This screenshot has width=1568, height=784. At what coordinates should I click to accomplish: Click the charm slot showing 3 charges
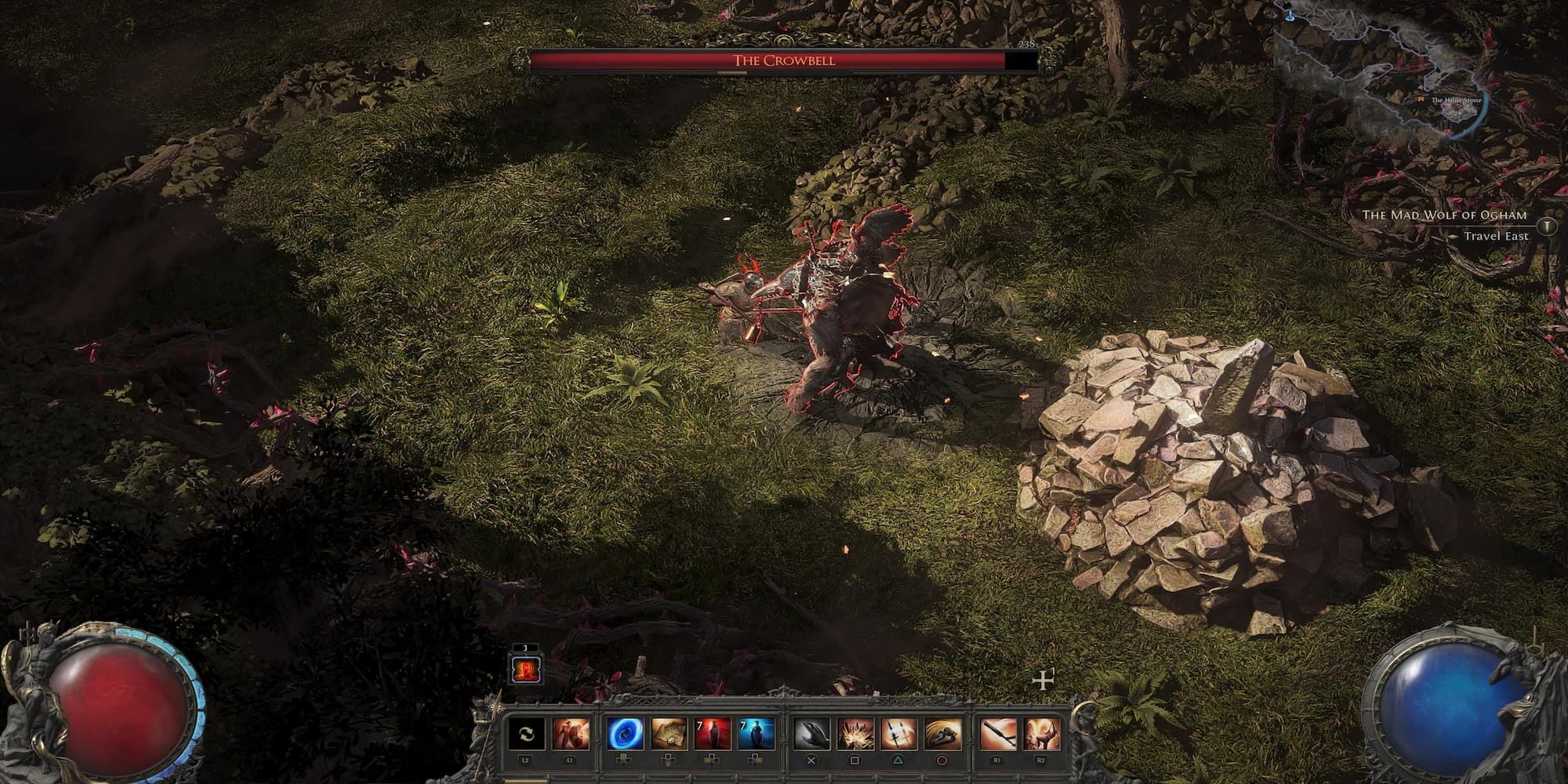tap(525, 670)
